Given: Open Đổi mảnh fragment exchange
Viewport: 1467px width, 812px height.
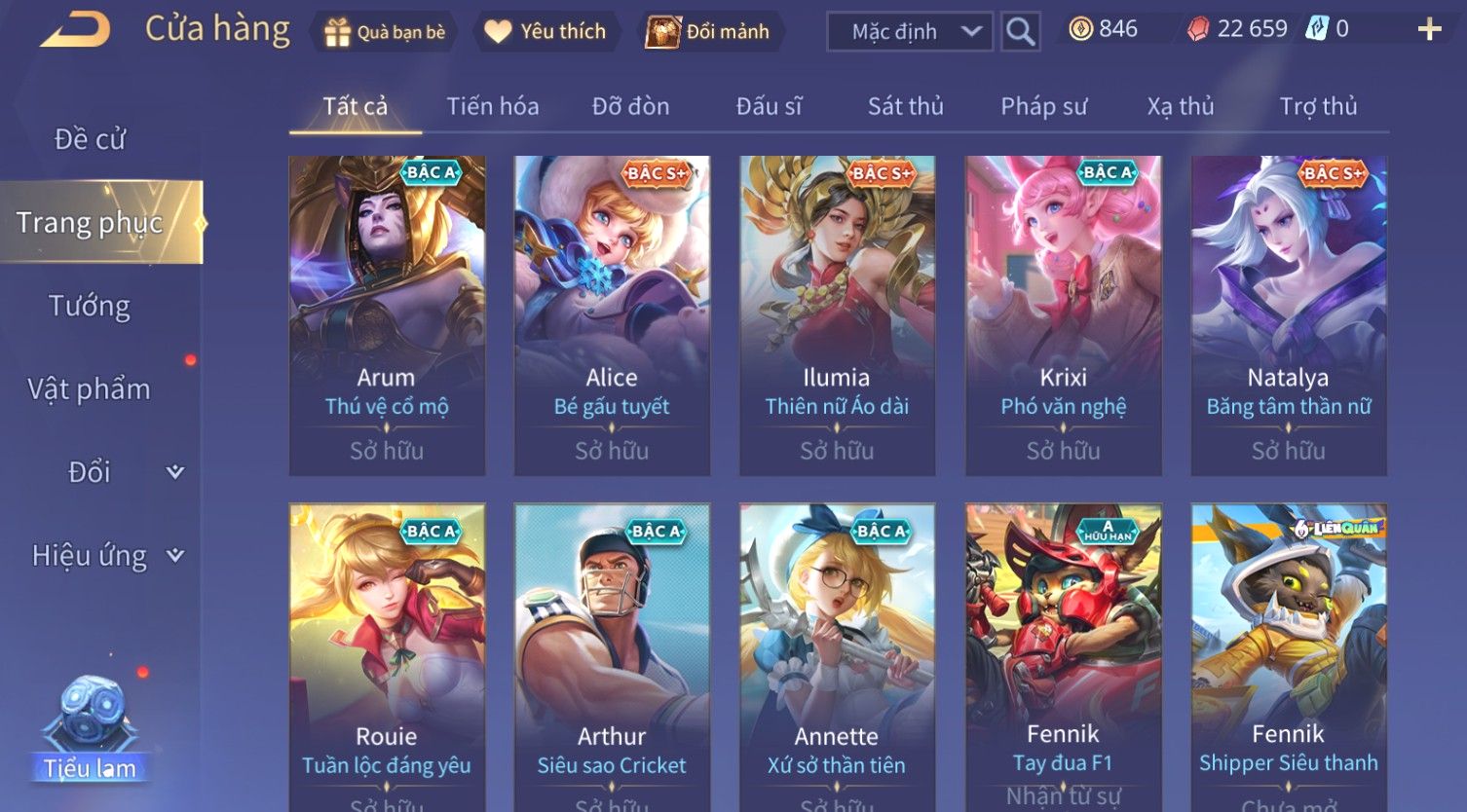Looking at the screenshot, I should click(708, 32).
